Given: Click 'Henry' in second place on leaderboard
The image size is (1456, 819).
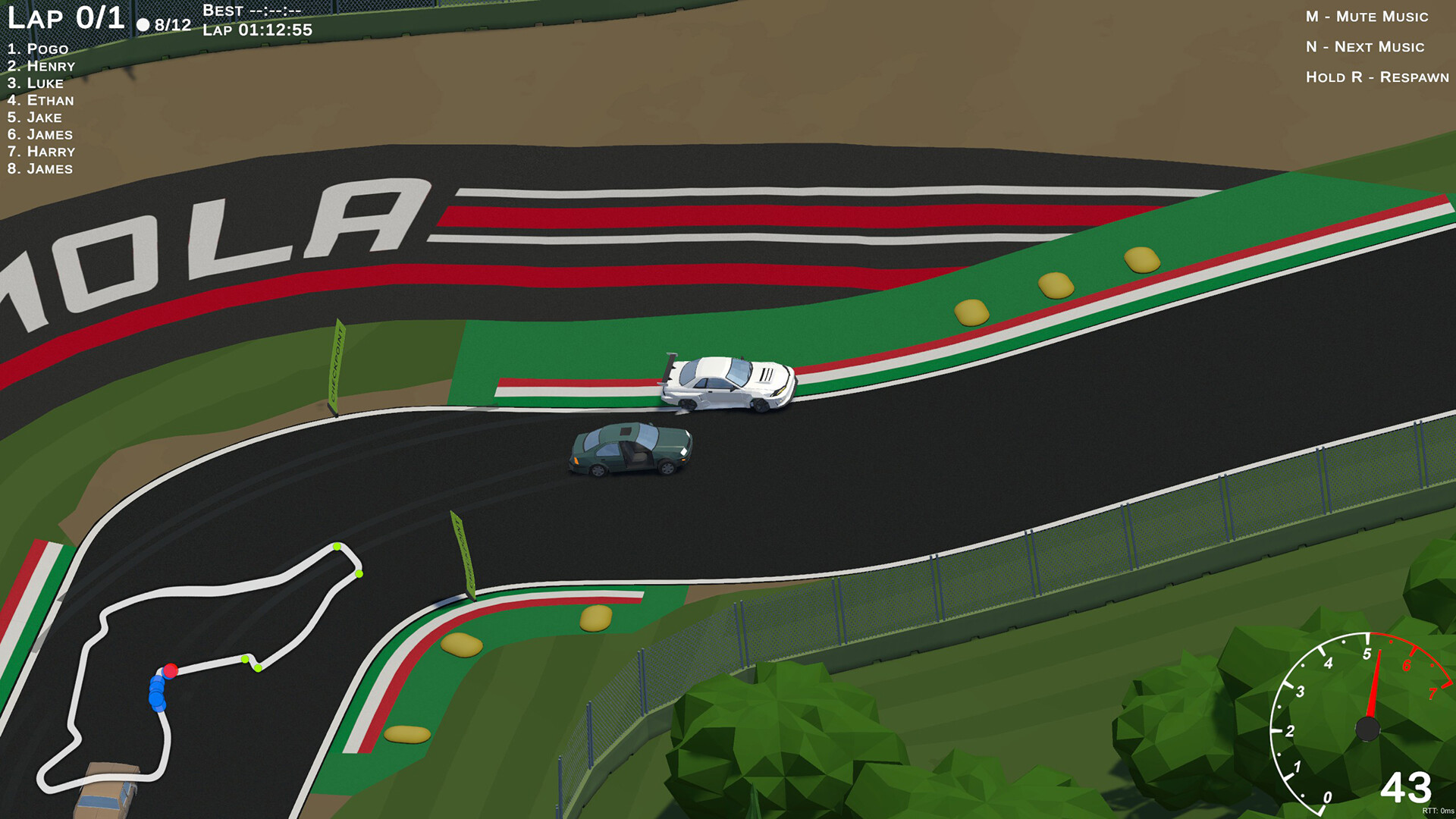Looking at the screenshot, I should tap(42, 66).
